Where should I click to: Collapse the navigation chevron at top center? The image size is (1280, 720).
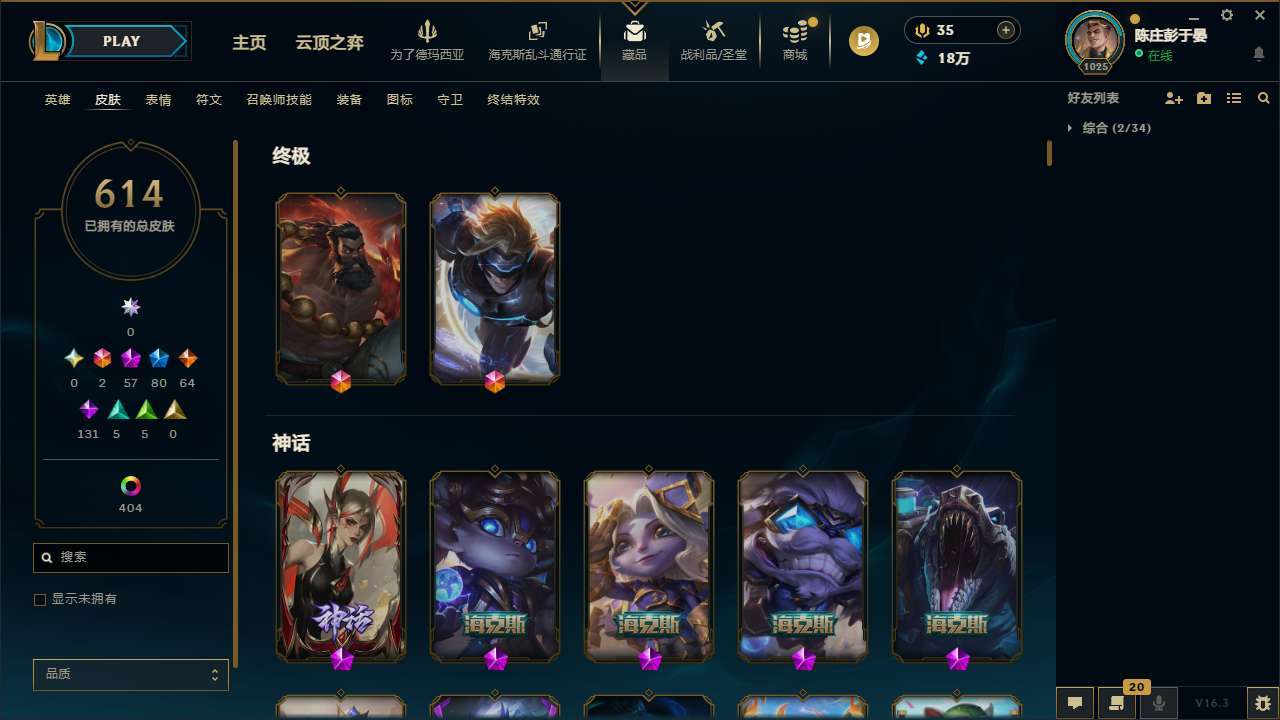point(634,8)
